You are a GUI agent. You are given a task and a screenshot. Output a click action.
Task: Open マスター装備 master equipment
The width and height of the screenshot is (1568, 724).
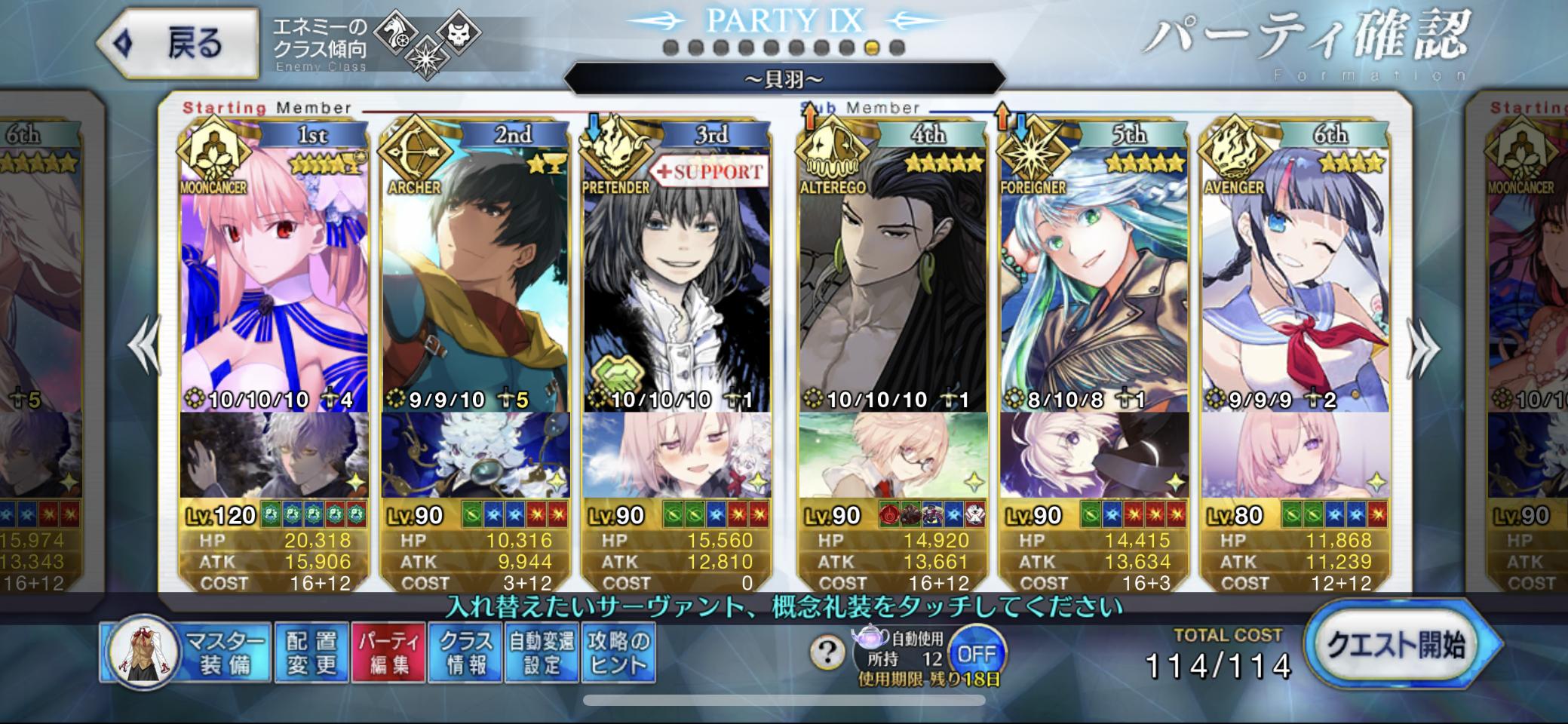pos(187,653)
